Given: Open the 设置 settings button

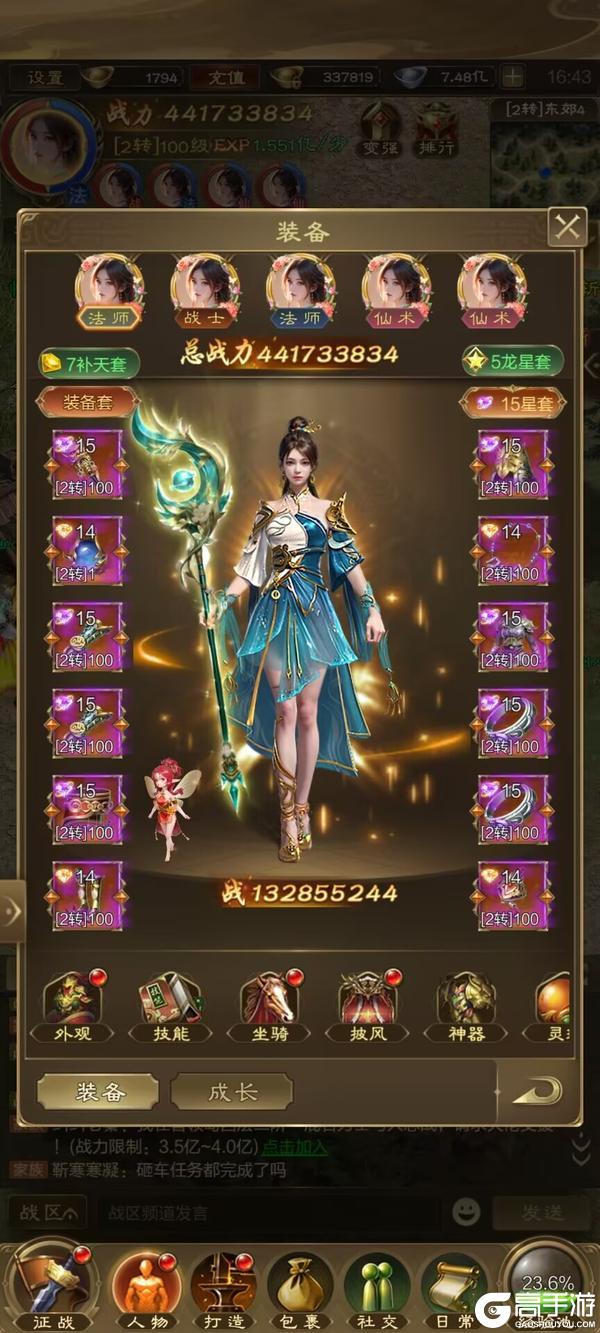Looking at the screenshot, I should click(45, 77).
